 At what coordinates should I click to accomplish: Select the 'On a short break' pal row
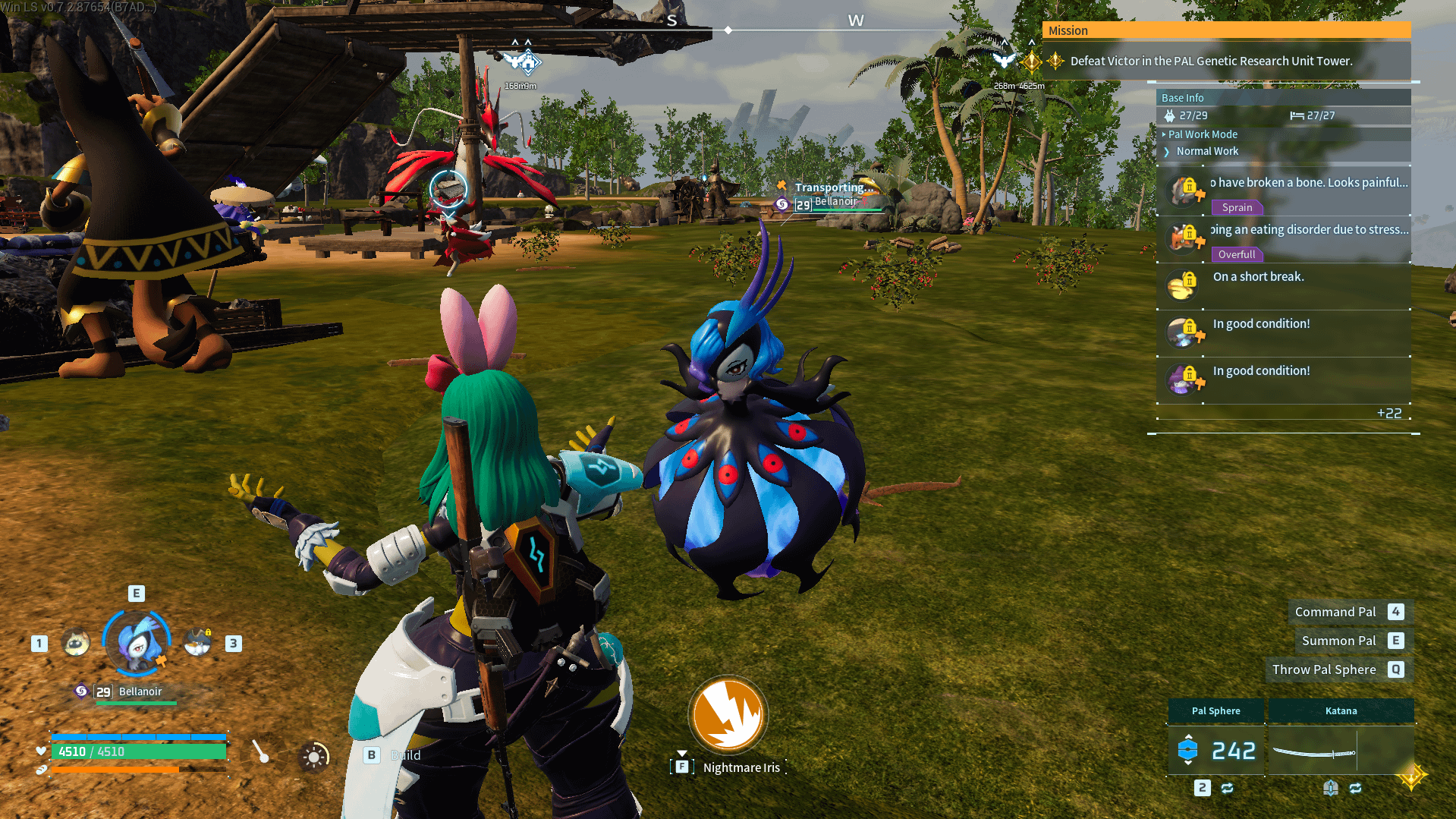1284,285
